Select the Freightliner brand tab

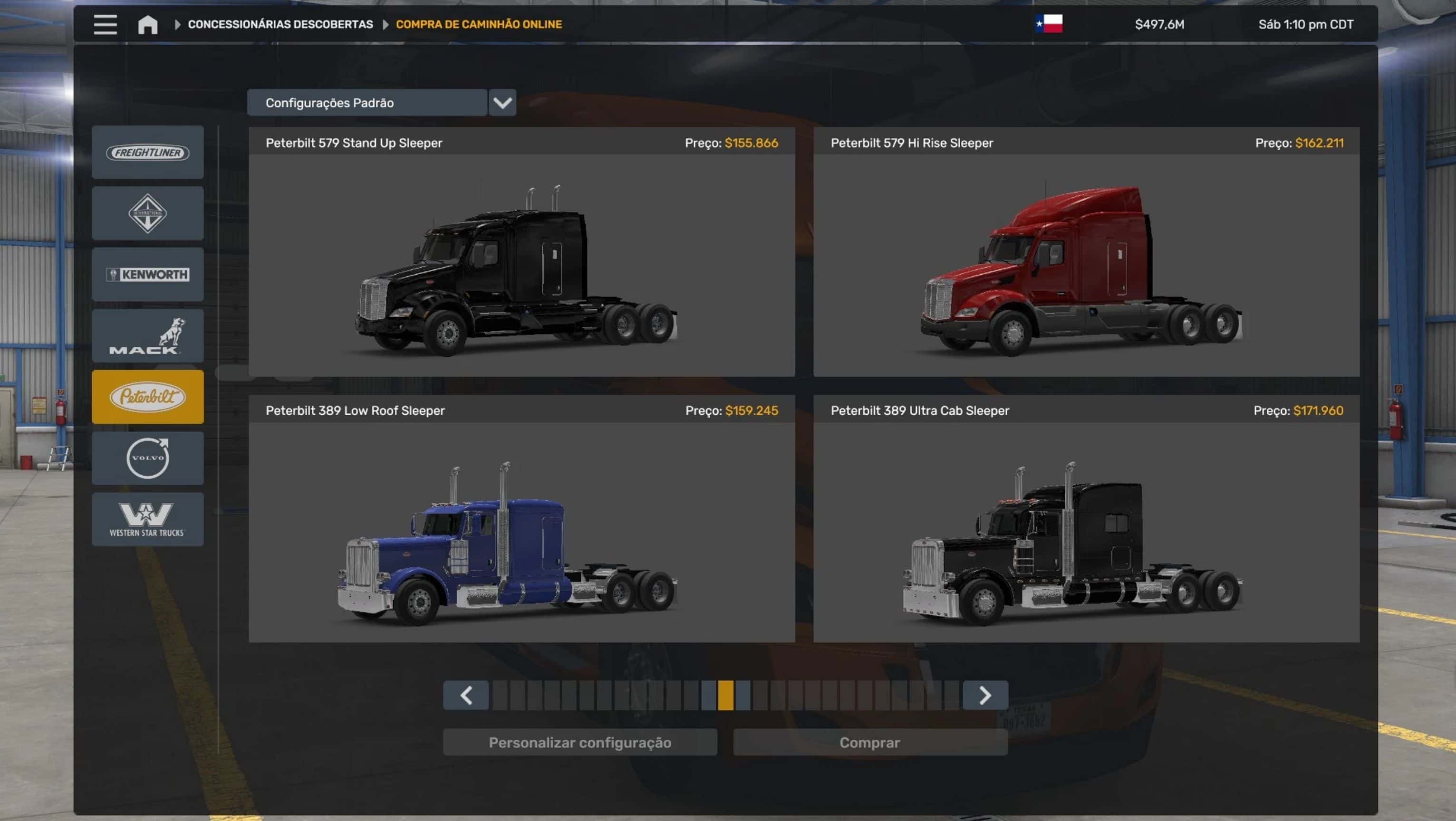point(147,153)
